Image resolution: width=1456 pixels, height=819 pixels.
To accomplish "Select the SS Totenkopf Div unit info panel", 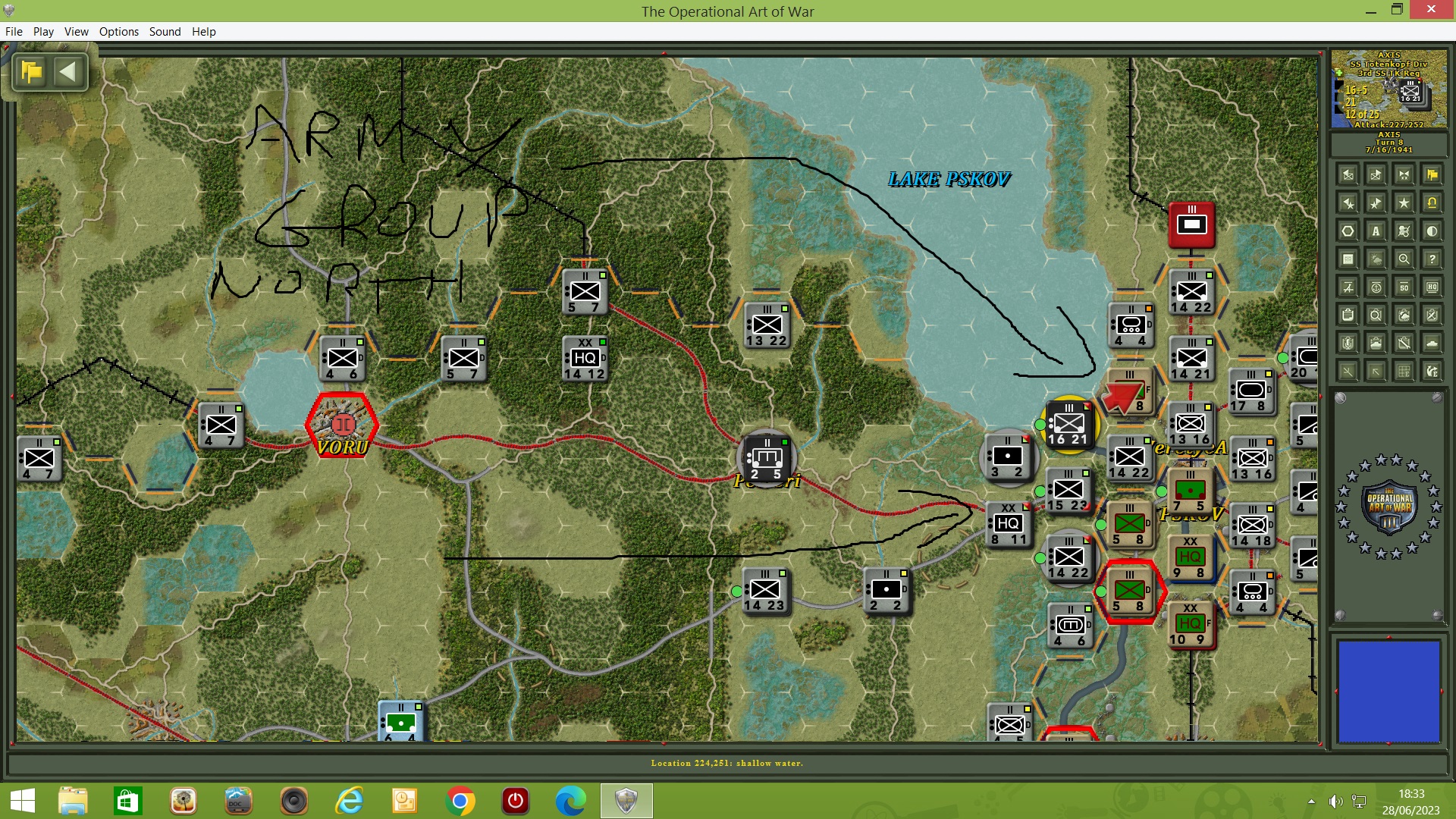I will 1387,89.
